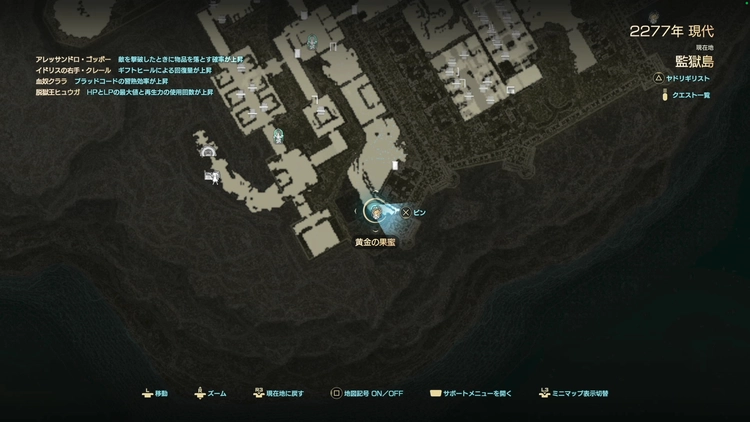This screenshot has width=750, height=422.
Task: Choose 現在地に戻す to recenter map
Action: pyautogui.click(x=279, y=394)
